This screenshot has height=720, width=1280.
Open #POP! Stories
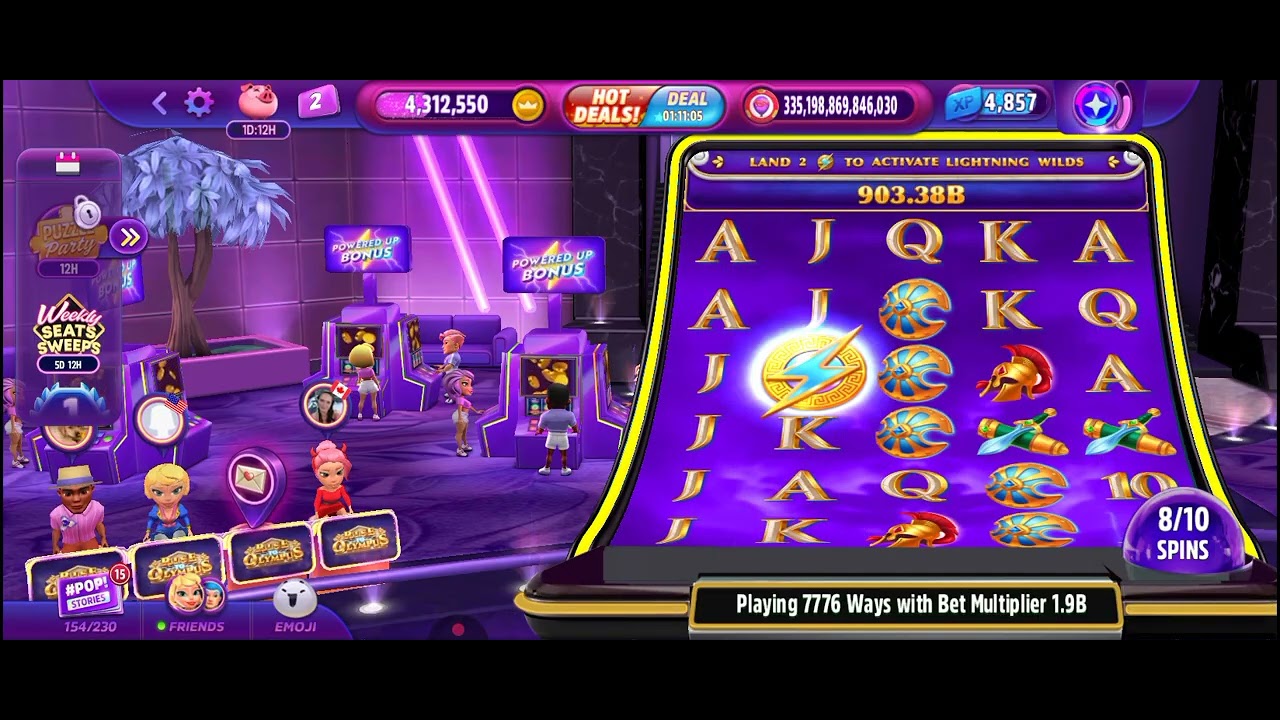tap(92, 593)
